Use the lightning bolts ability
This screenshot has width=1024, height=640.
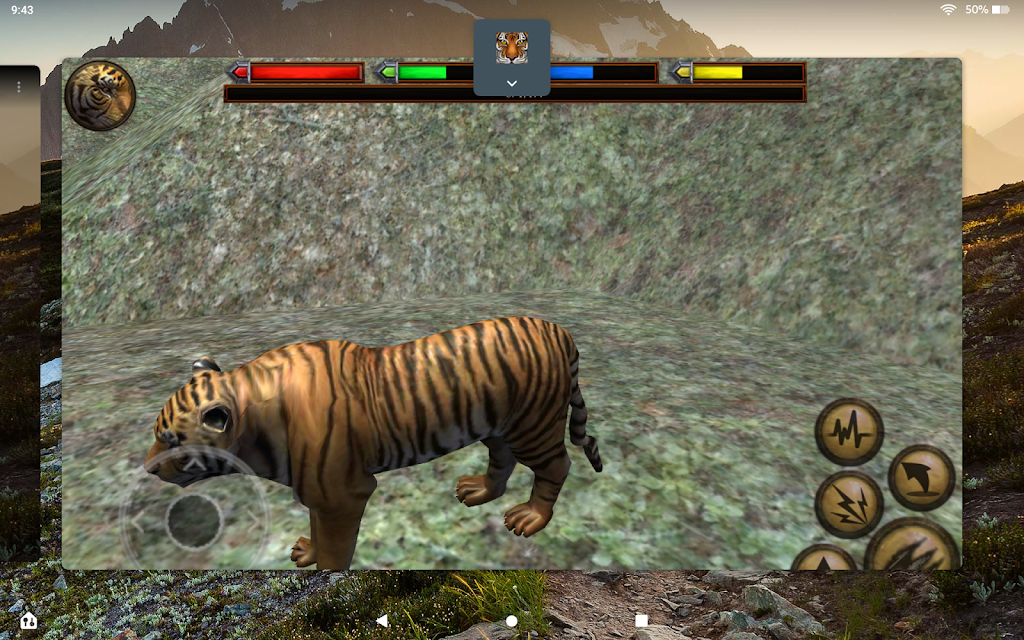click(849, 504)
